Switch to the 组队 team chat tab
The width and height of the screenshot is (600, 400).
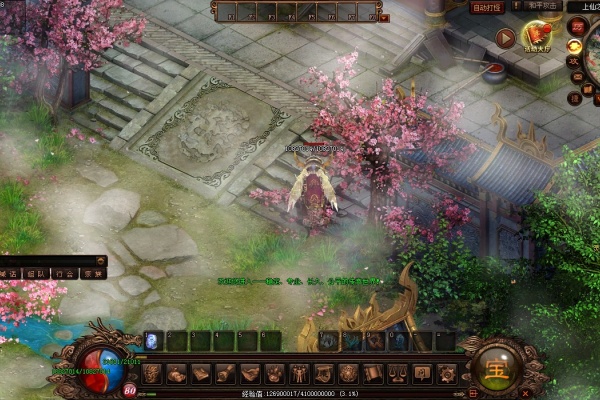[x=36, y=272]
